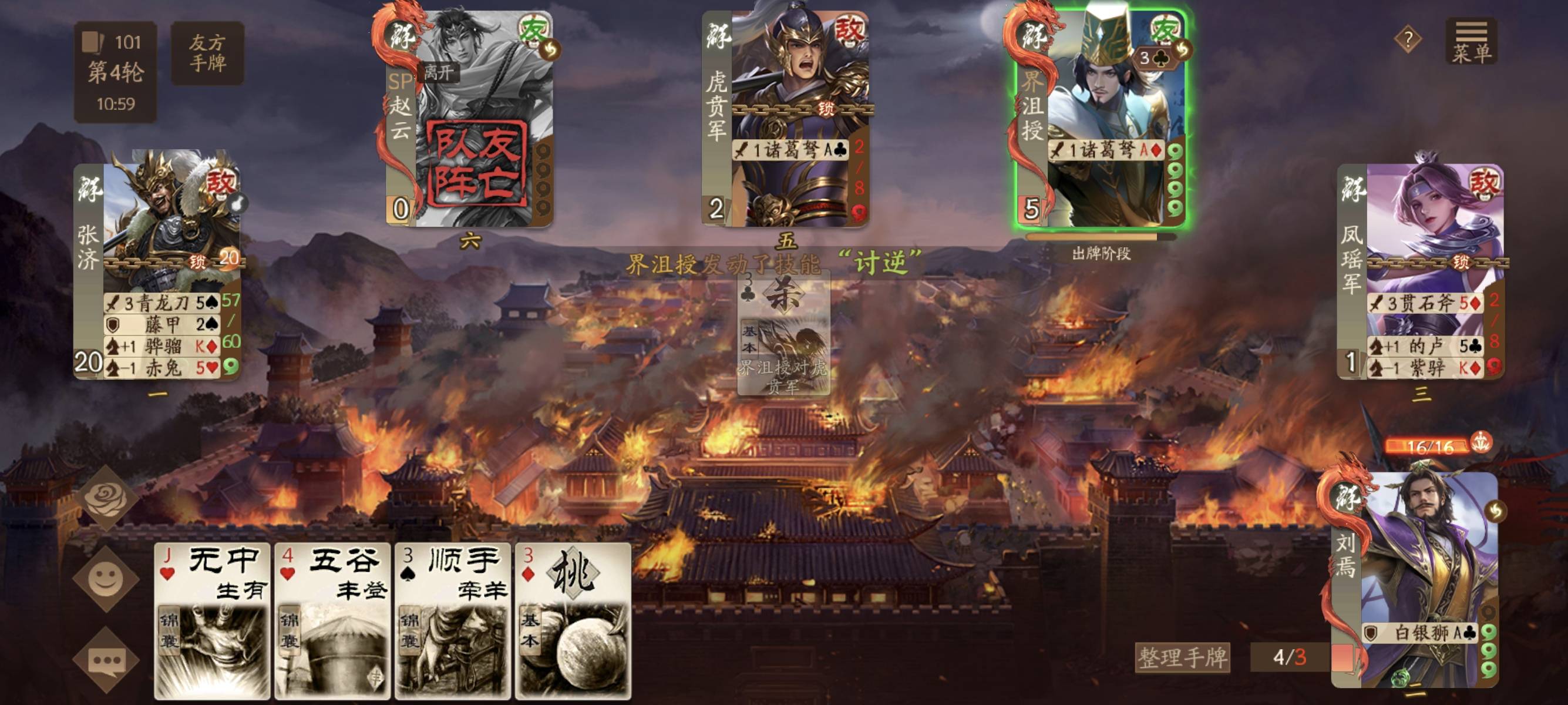Click the question mark help icon
1568x705 pixels.
[1407, 40]
